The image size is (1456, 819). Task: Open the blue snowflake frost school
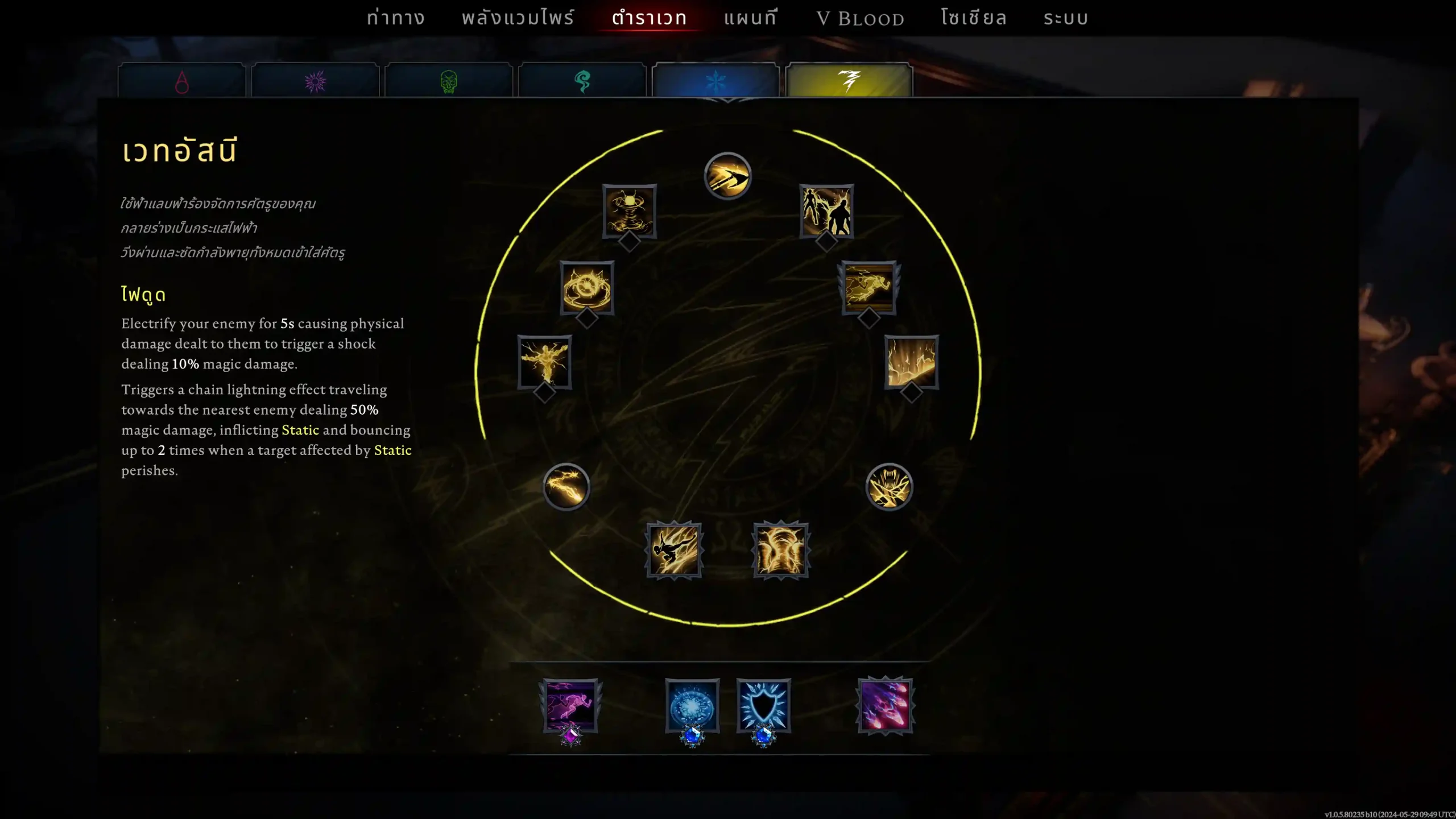[x=715, y=81]
